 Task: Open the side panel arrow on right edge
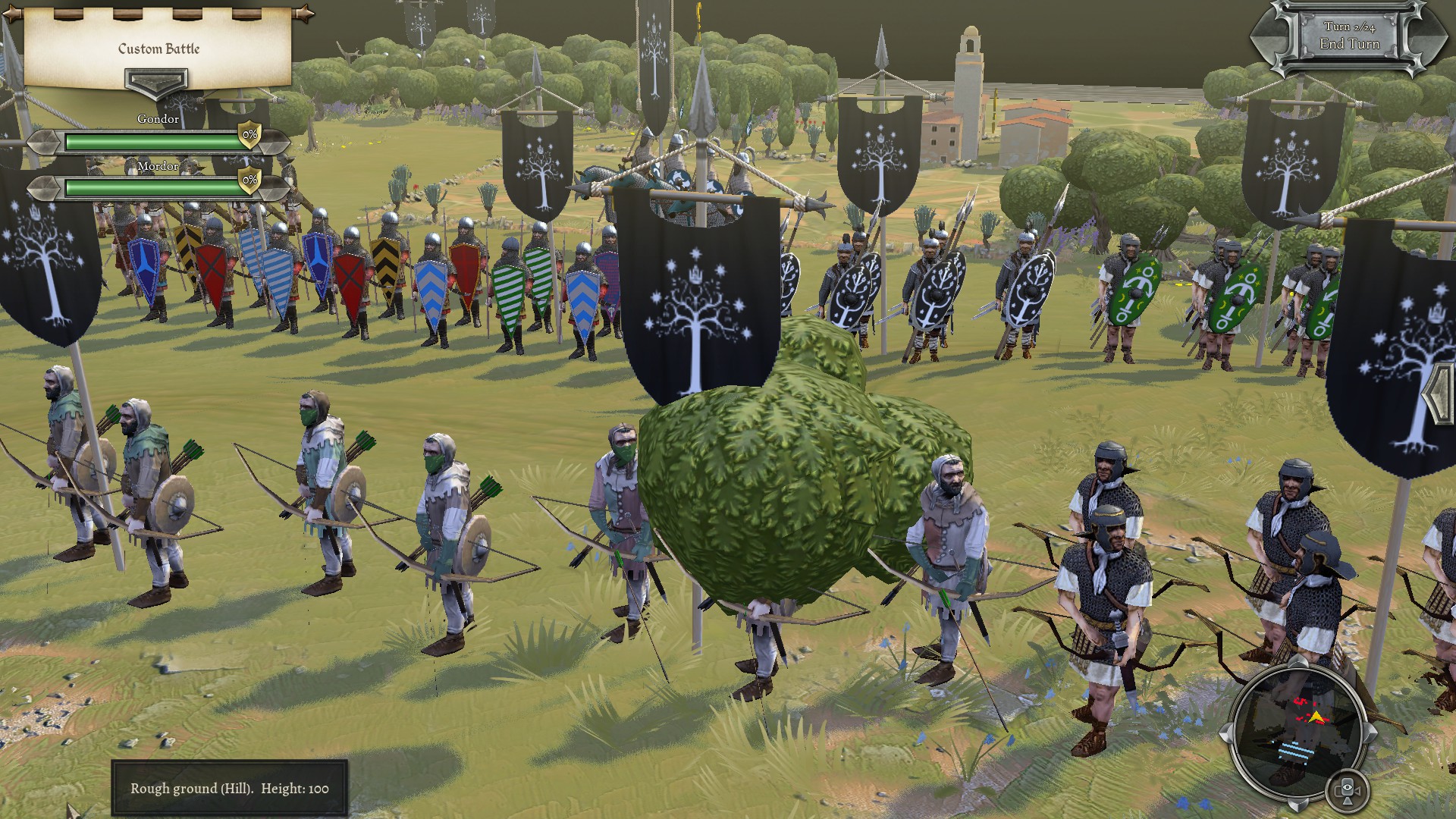point(1442,395)
